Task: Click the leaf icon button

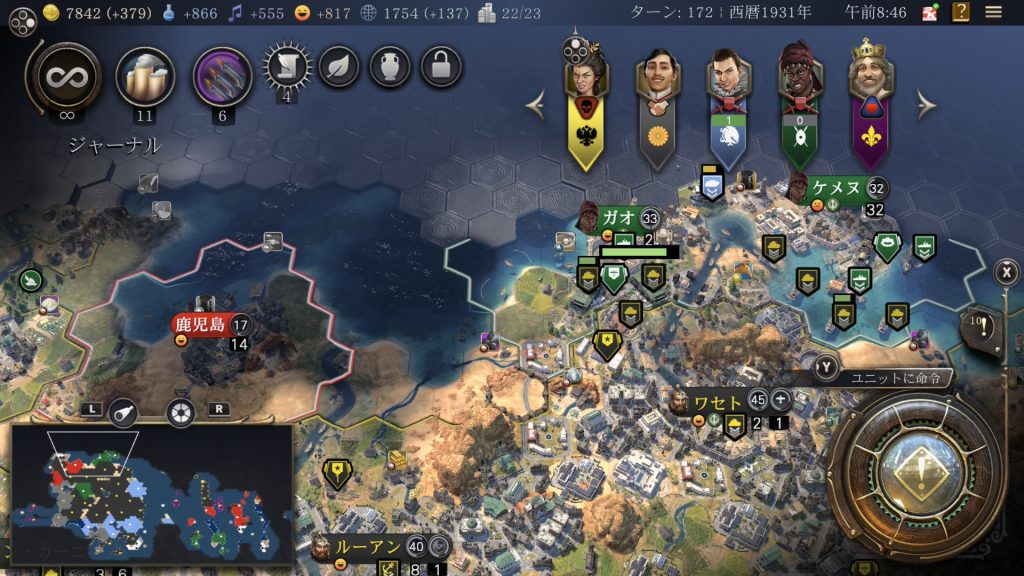Action: point(339,67)
